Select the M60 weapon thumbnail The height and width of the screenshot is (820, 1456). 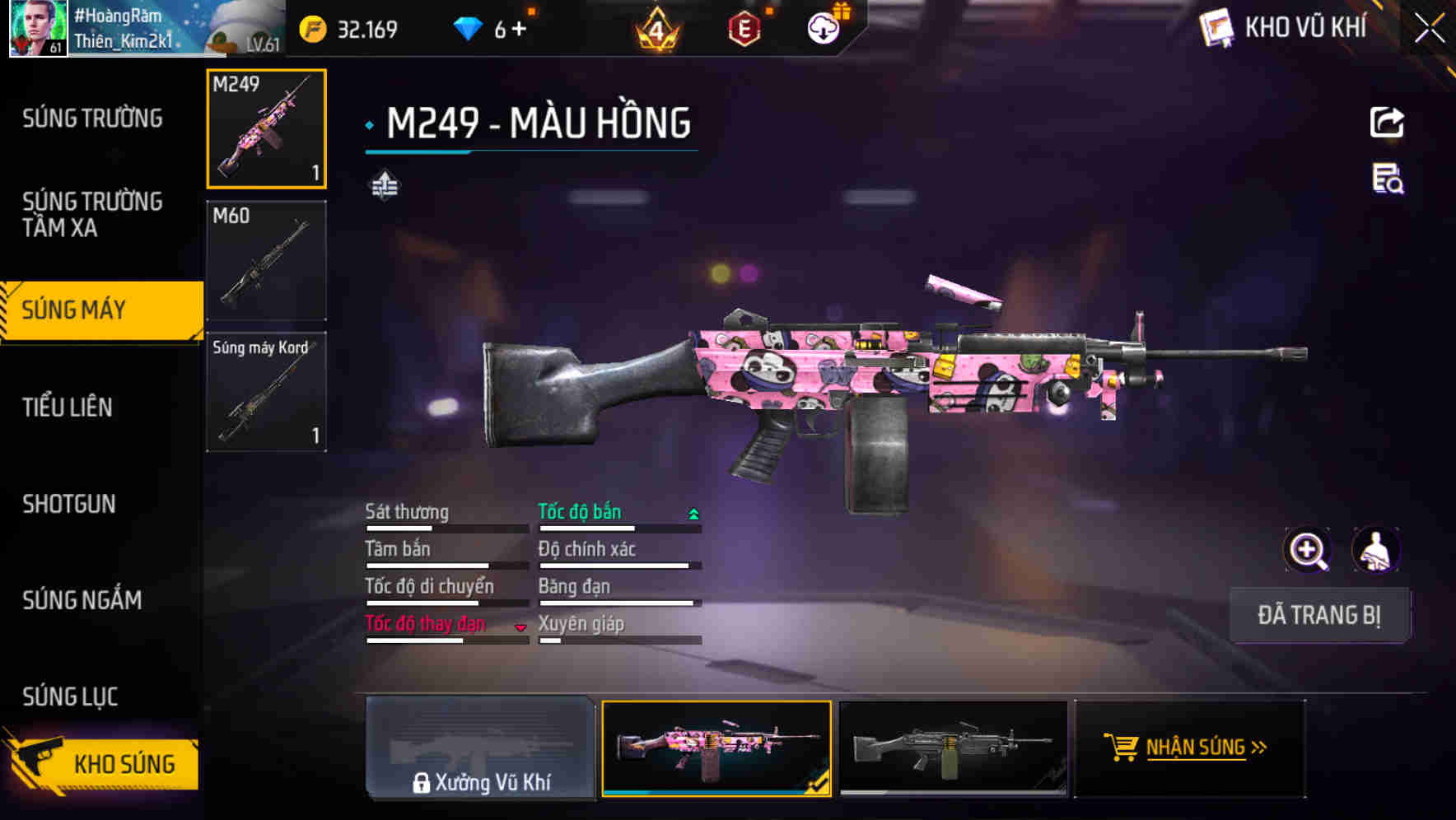pyautogui.click(x=266, y=259)
